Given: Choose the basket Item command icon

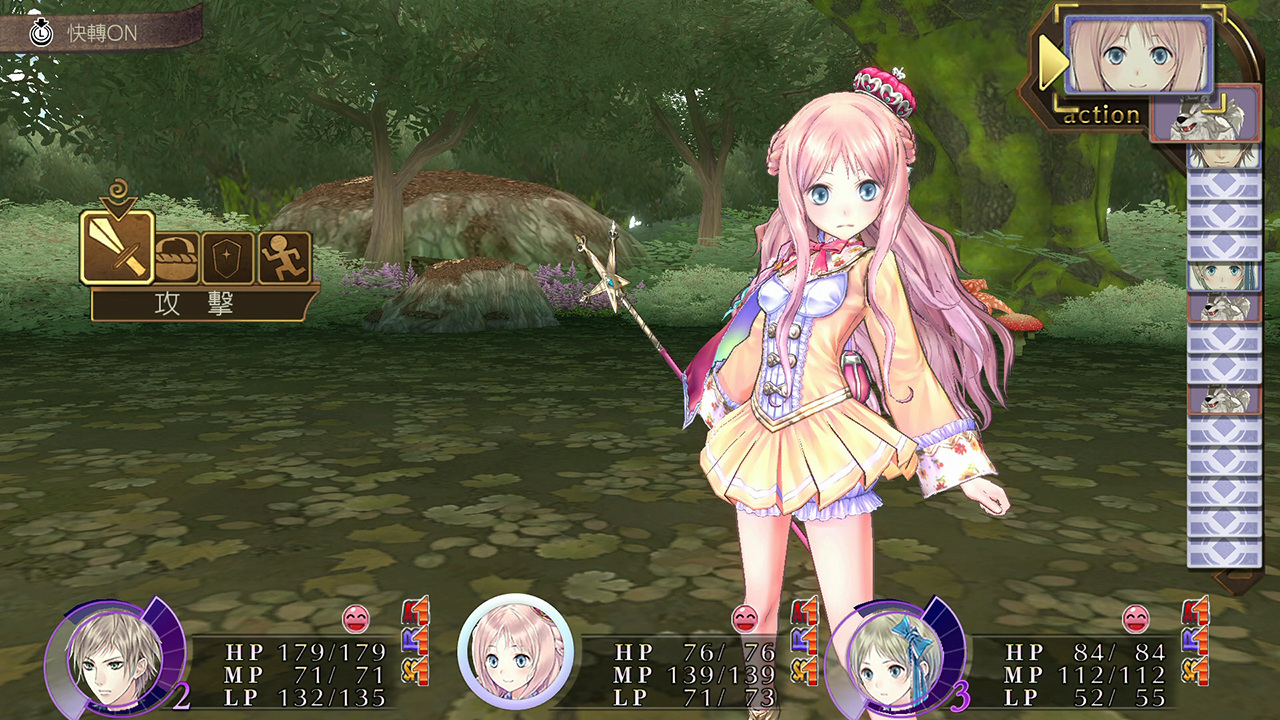Looking at the screenshot, I should [x=176, y=258].
